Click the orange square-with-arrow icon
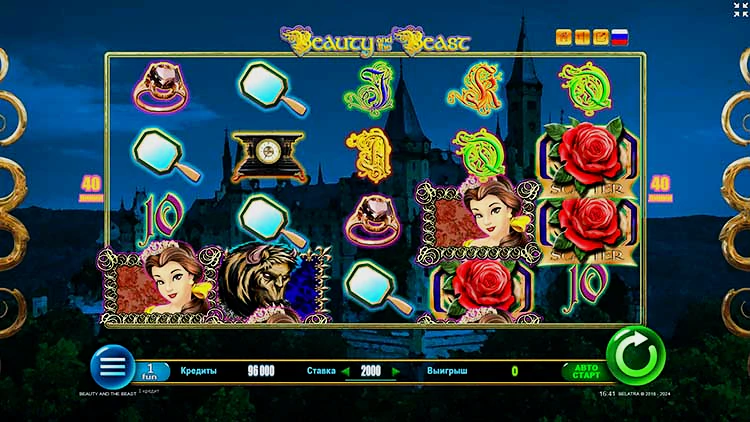The image size is (750, 422). point(601,37)
